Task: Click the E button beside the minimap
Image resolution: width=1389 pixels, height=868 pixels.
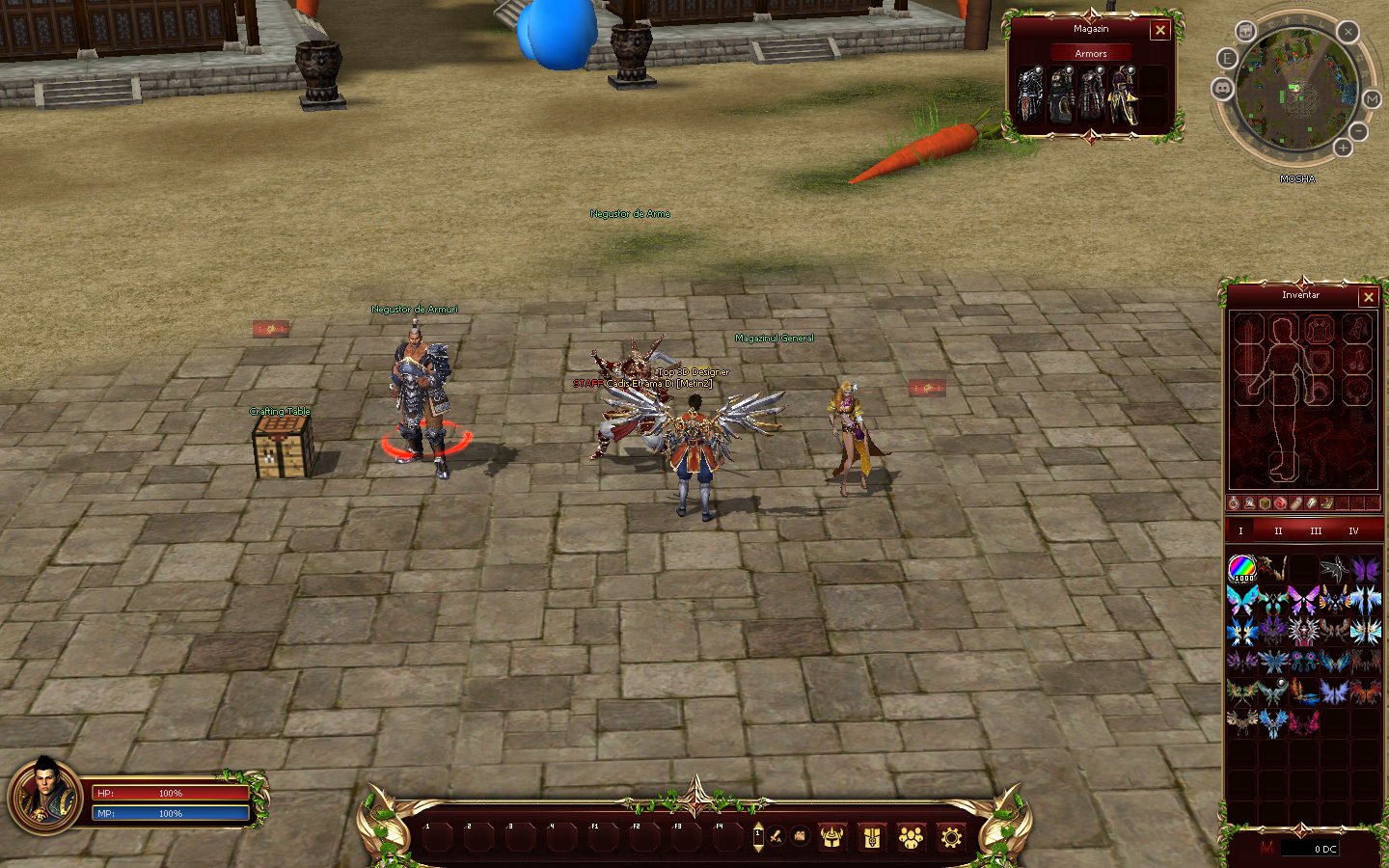Action: click(x=1227, y=59)
